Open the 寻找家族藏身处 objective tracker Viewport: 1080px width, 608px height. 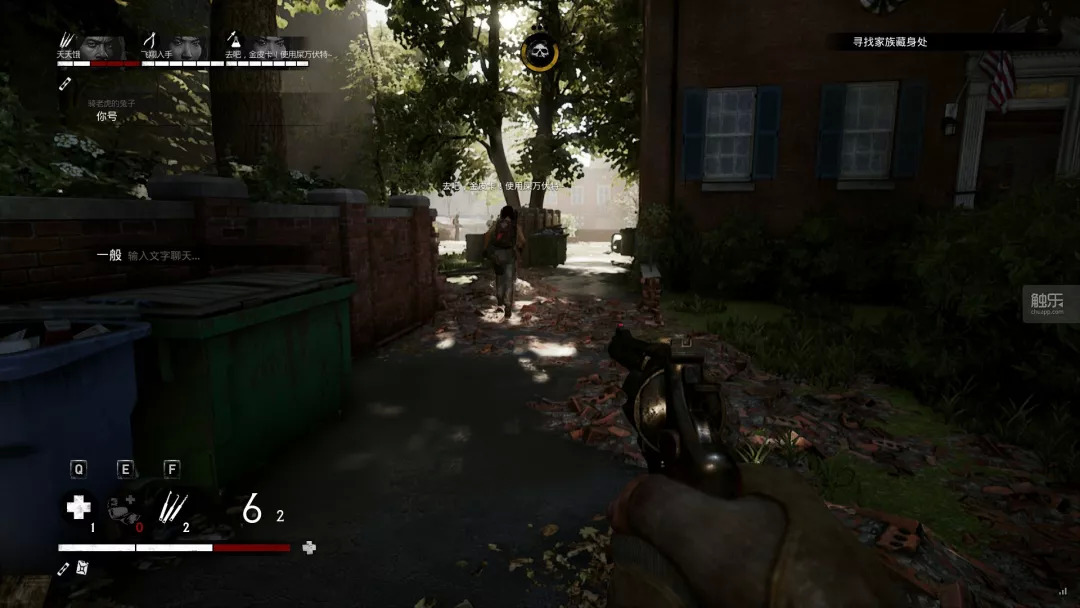click(x=890, y=42)
